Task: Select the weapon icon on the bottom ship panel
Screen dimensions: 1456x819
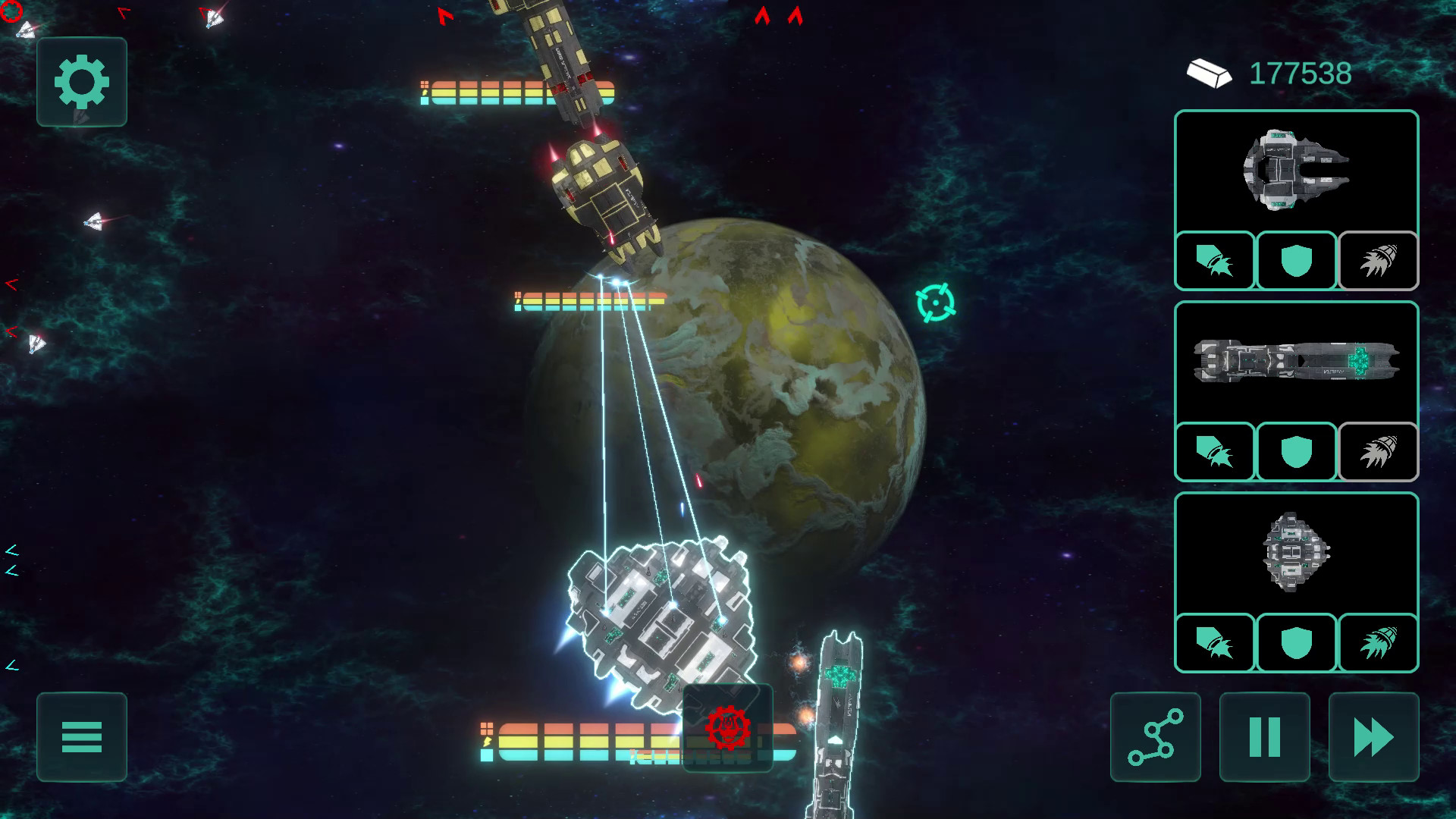Action: (1214, 643)
